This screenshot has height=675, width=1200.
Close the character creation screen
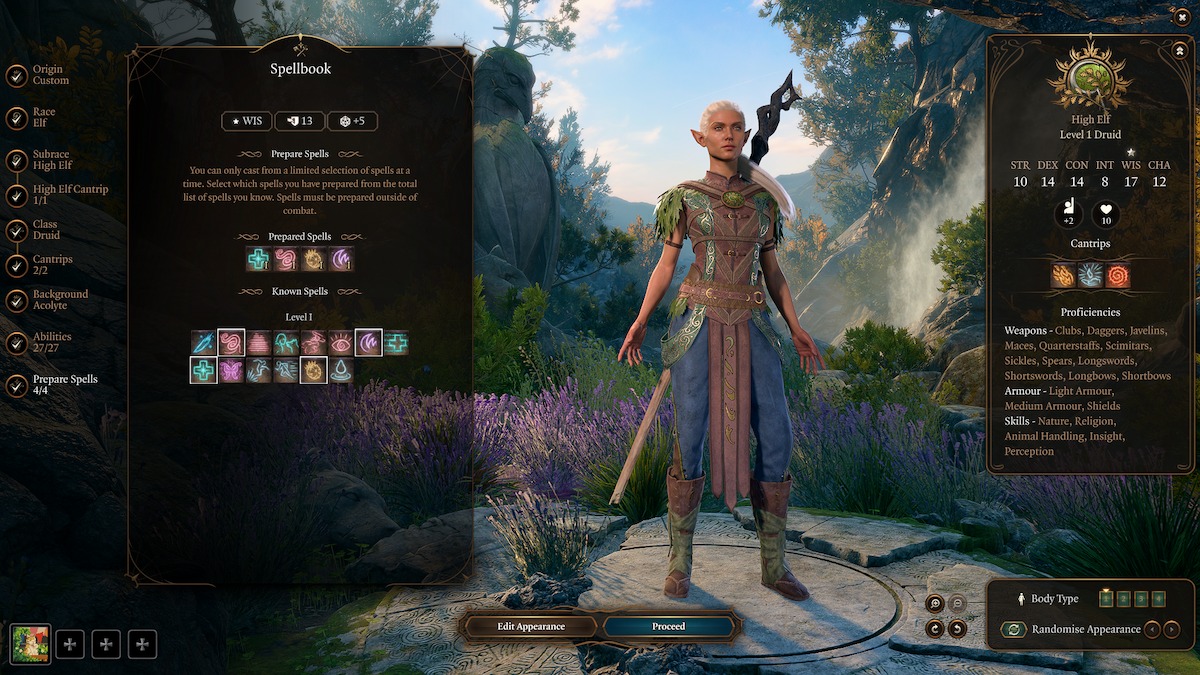[1183, 15]
